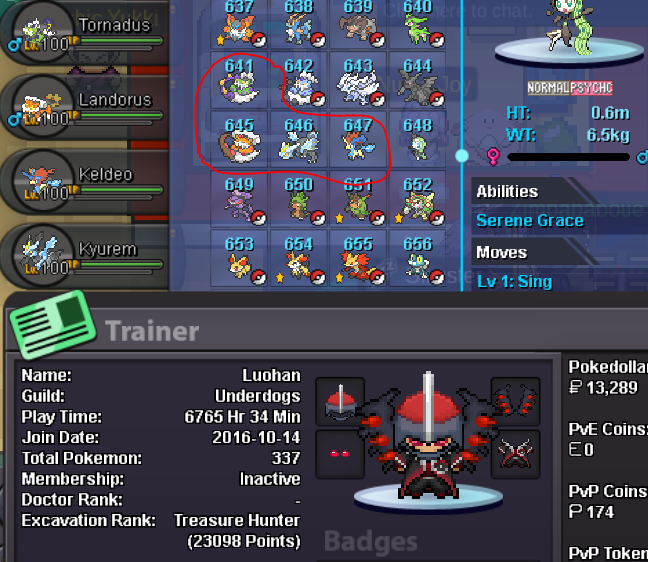Choose Pokedex entry 656
The image size is (648, 562).
coord(417,259)
